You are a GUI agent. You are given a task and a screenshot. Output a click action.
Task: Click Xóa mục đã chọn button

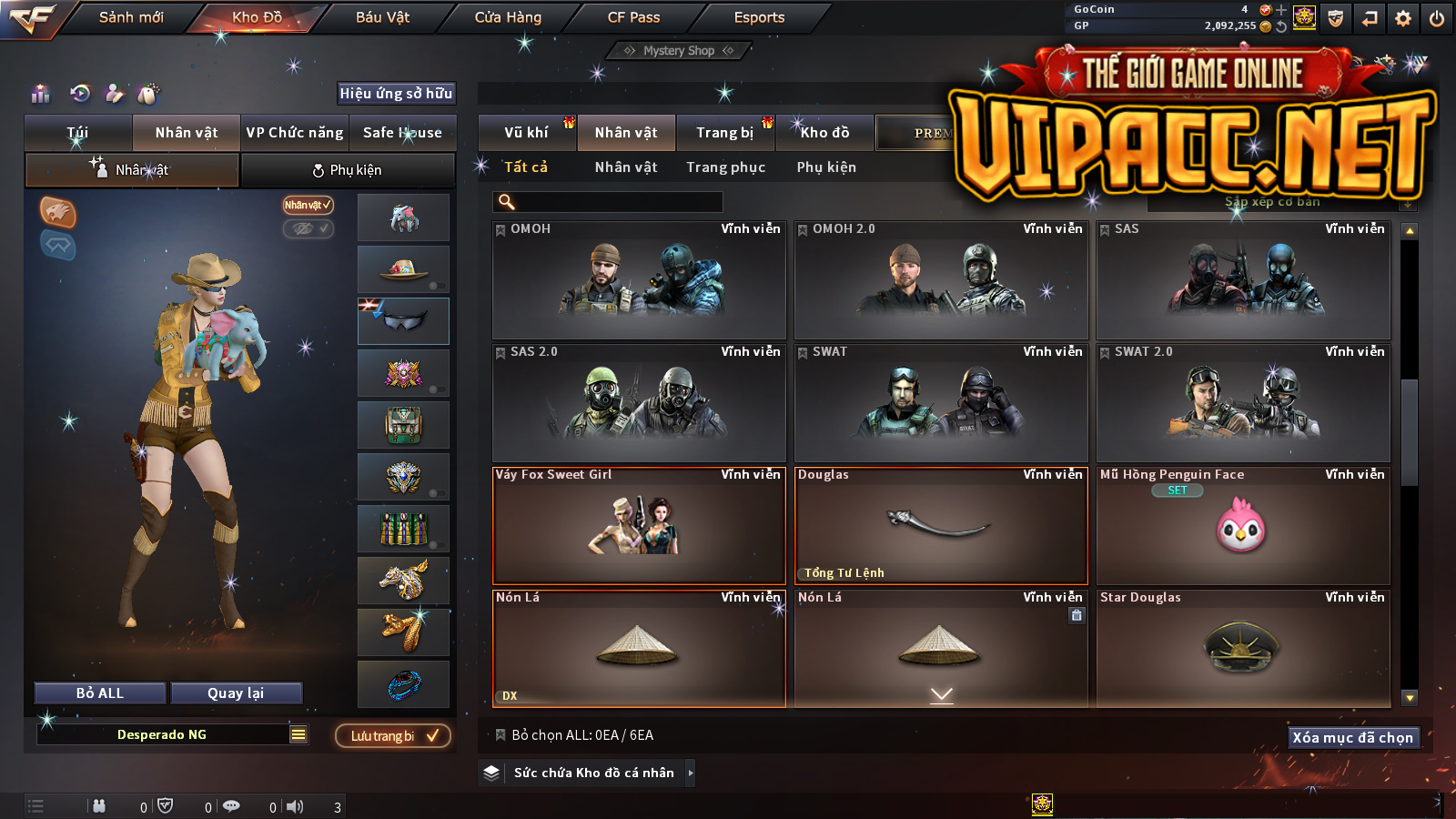click(x=1352, y=738)
